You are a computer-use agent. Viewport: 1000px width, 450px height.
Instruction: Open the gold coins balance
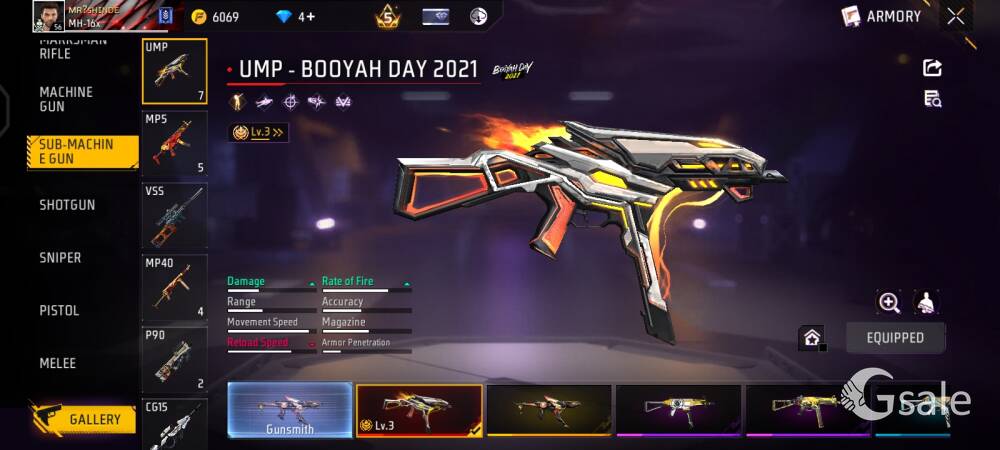click(x=215, y=17)
